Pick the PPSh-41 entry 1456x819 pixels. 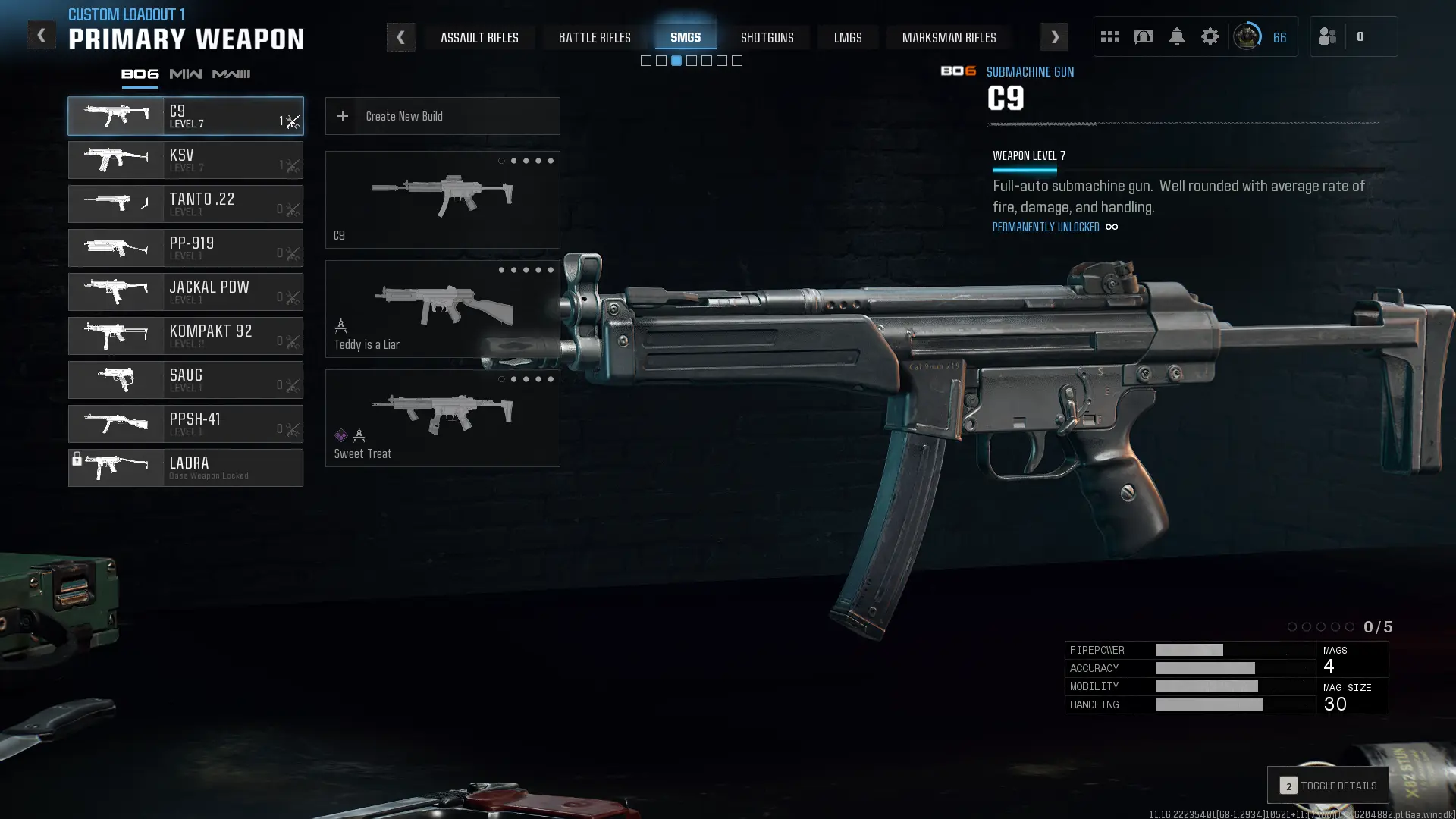click(x=186, y=424)
